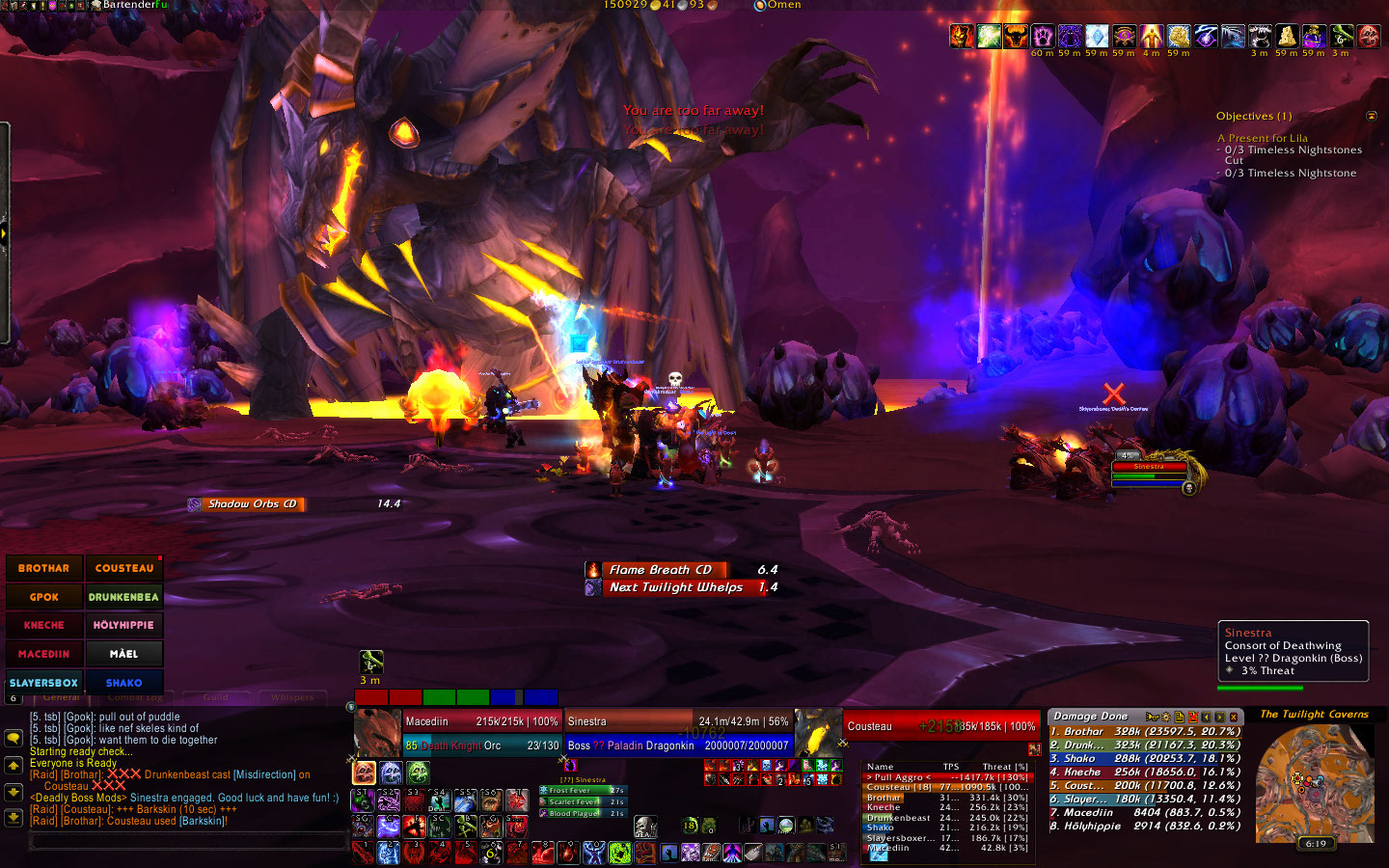Click Shako's raid frame

click(123, 682)
